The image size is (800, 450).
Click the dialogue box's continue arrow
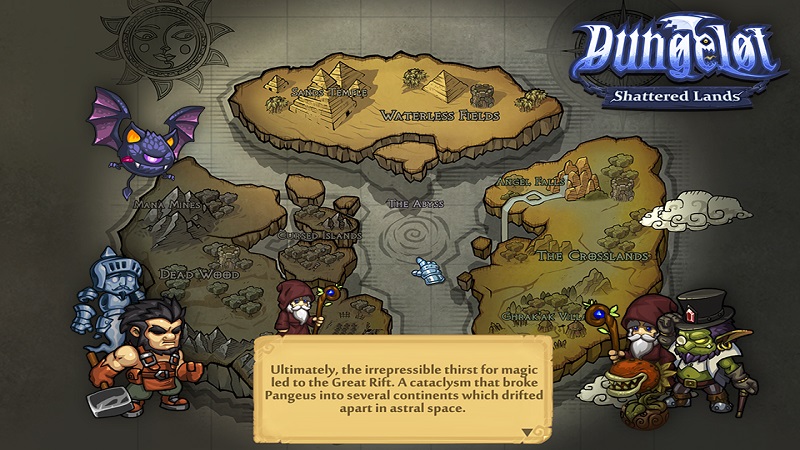click(527, 431)
